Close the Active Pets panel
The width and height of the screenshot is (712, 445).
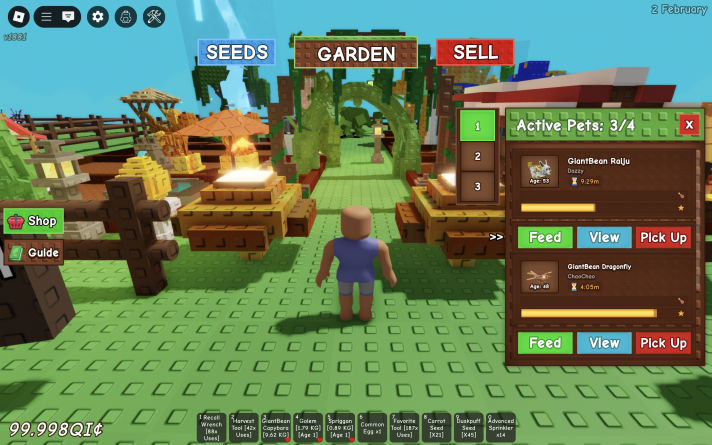(x=688, y=125)
